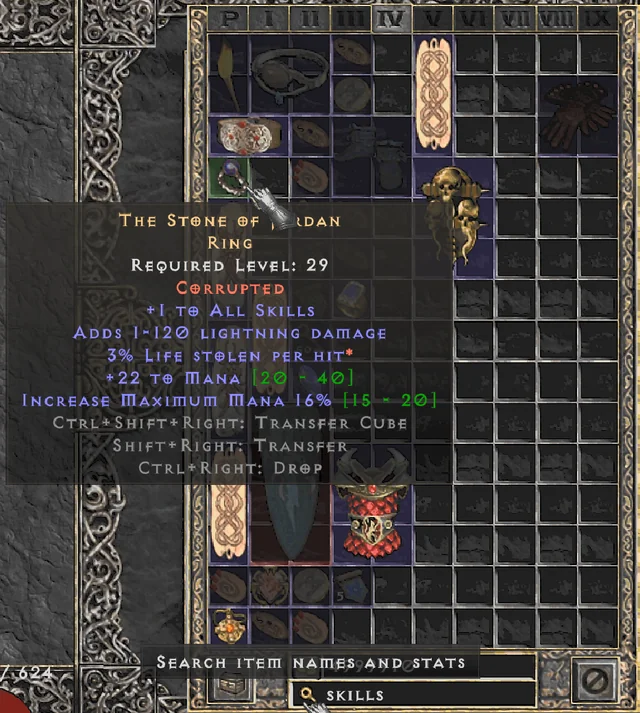This screenshot has width=640, height=713.
Task: Select the skull-faced helm in the stash
Action: click(x=457, y=210)
